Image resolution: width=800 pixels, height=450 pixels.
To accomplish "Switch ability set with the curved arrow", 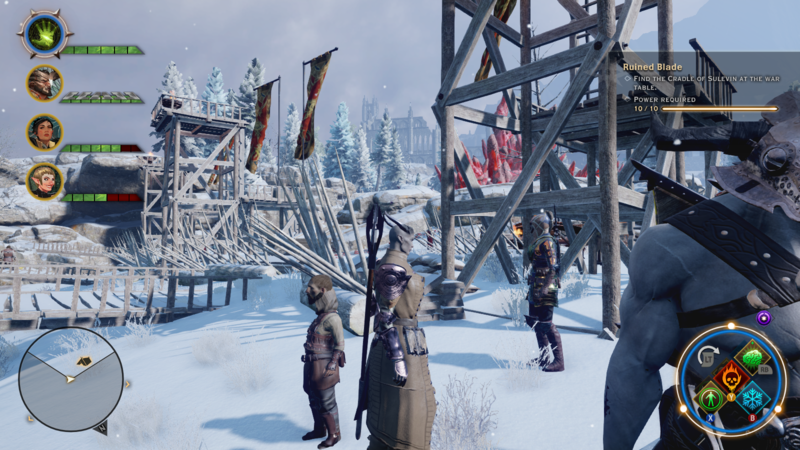I will 707,354.
